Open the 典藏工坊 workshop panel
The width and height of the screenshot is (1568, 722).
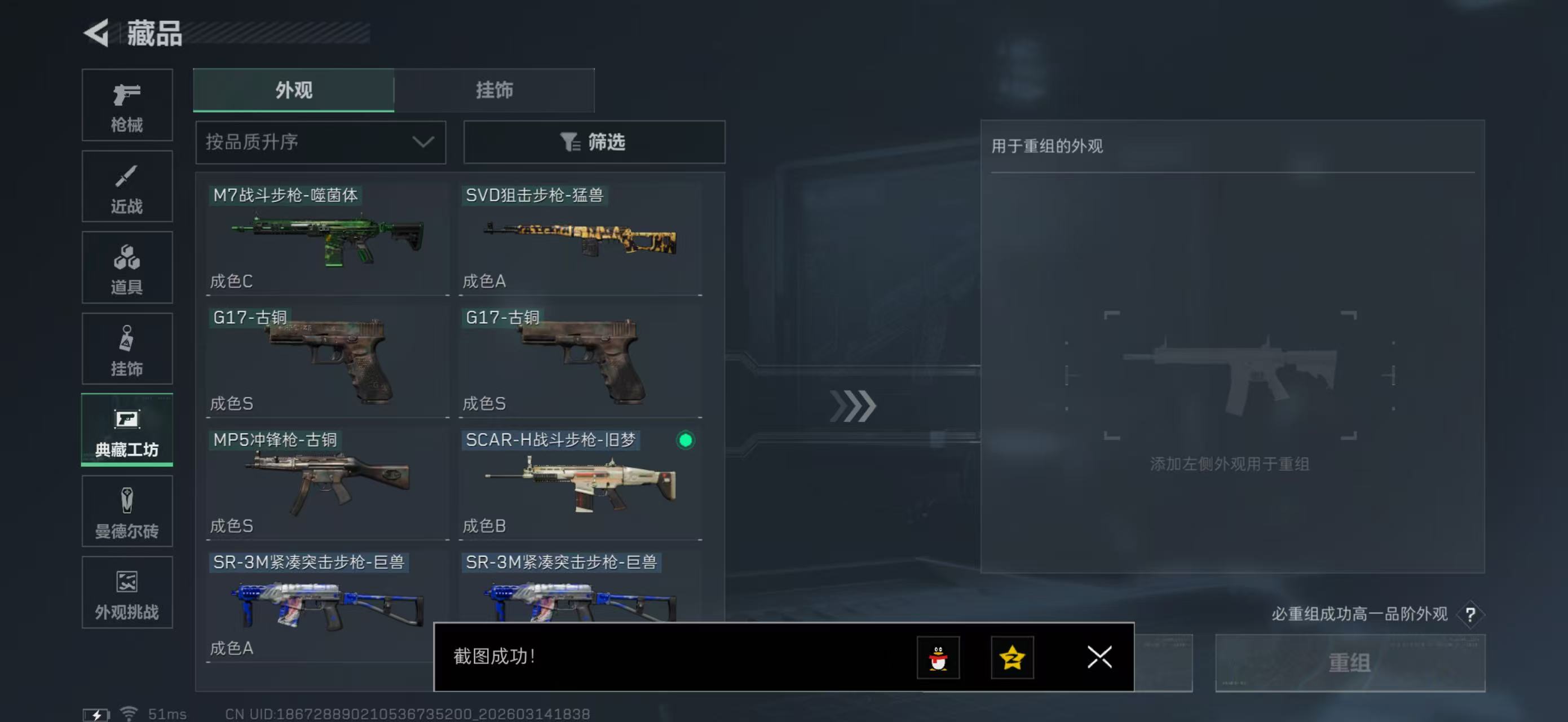[x=127, y=430]
